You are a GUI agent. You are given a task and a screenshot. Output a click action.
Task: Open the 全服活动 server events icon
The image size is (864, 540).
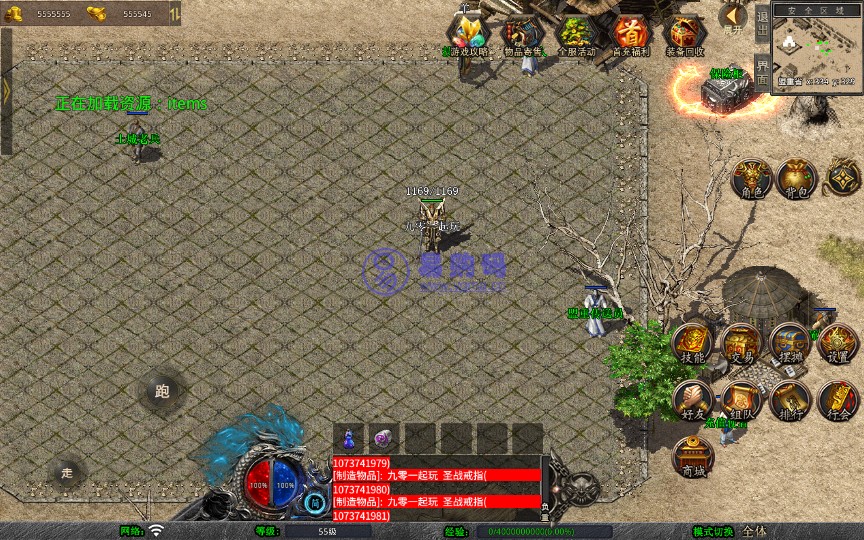[x=576, y=35]
